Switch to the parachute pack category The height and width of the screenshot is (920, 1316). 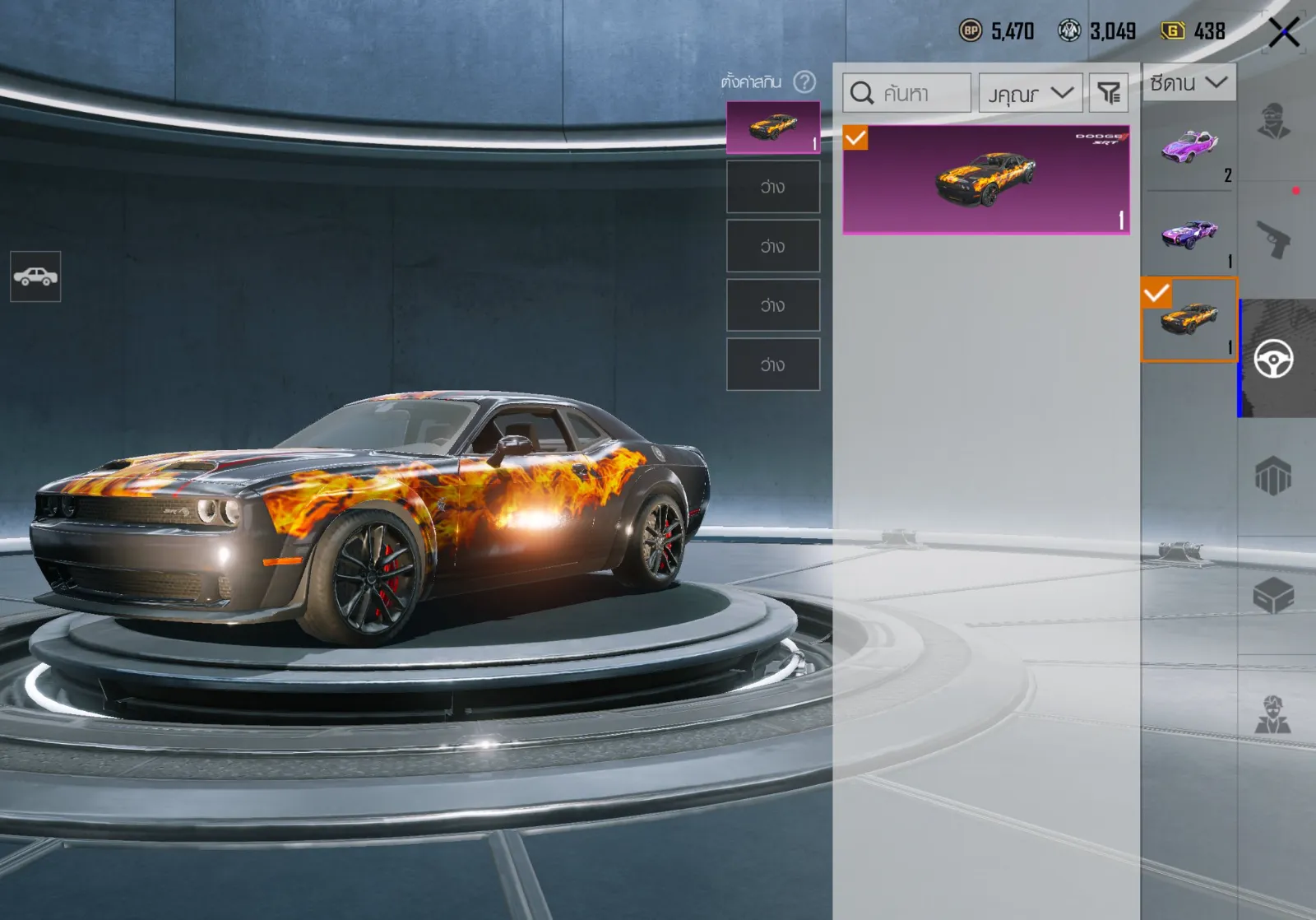(1273, 476)
